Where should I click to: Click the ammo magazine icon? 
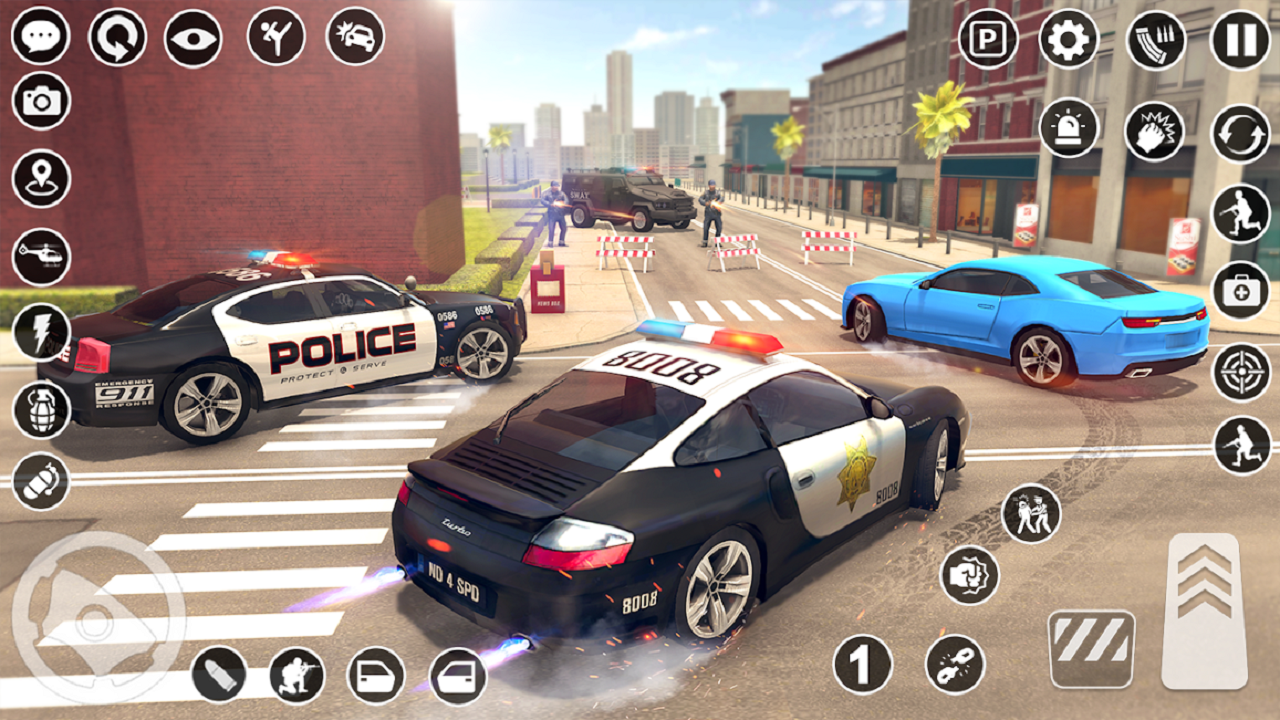pyautogui.click(x=1155, y=37)
